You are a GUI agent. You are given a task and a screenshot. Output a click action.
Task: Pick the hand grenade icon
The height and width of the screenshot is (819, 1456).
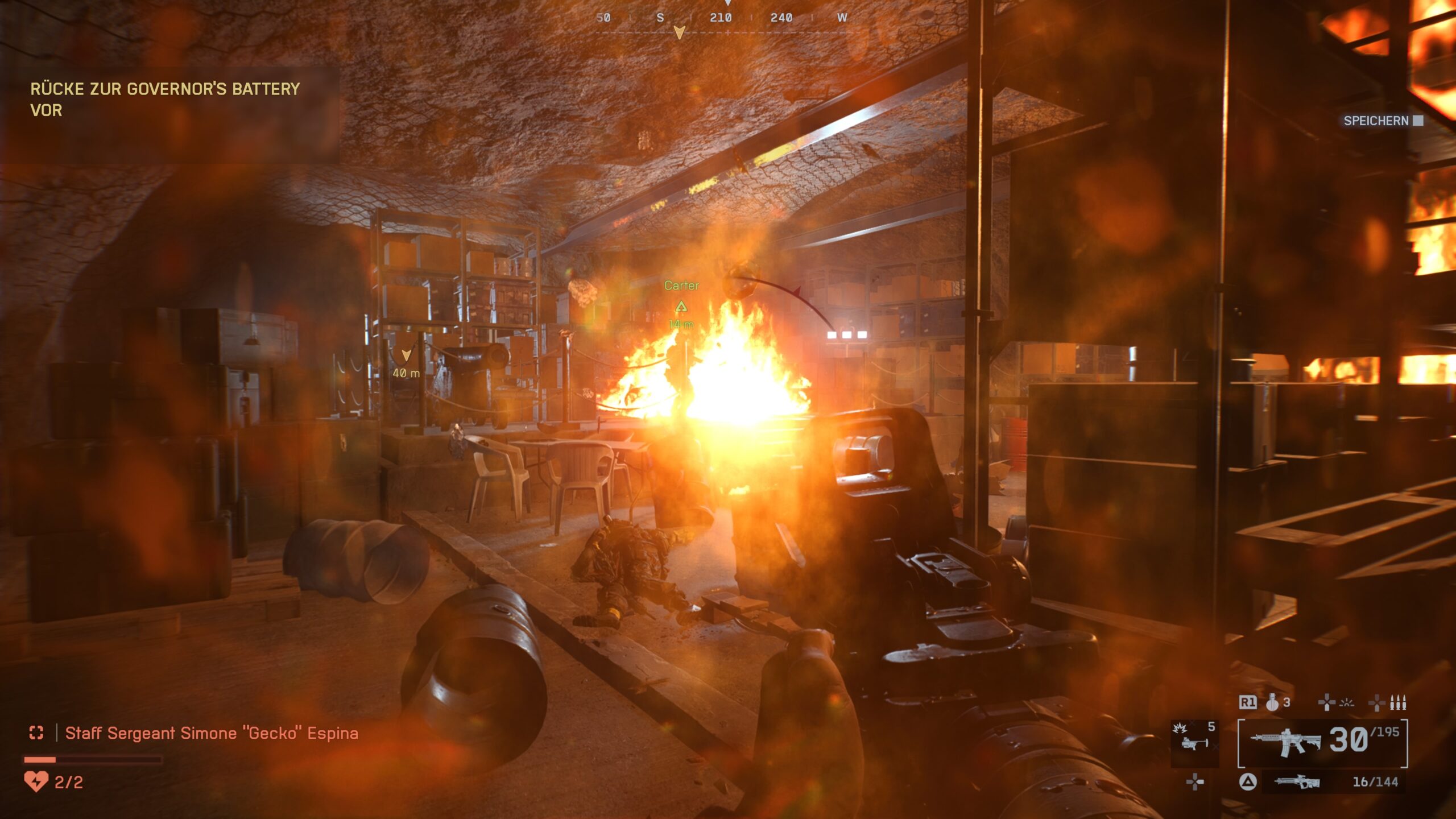(1272, 703)
